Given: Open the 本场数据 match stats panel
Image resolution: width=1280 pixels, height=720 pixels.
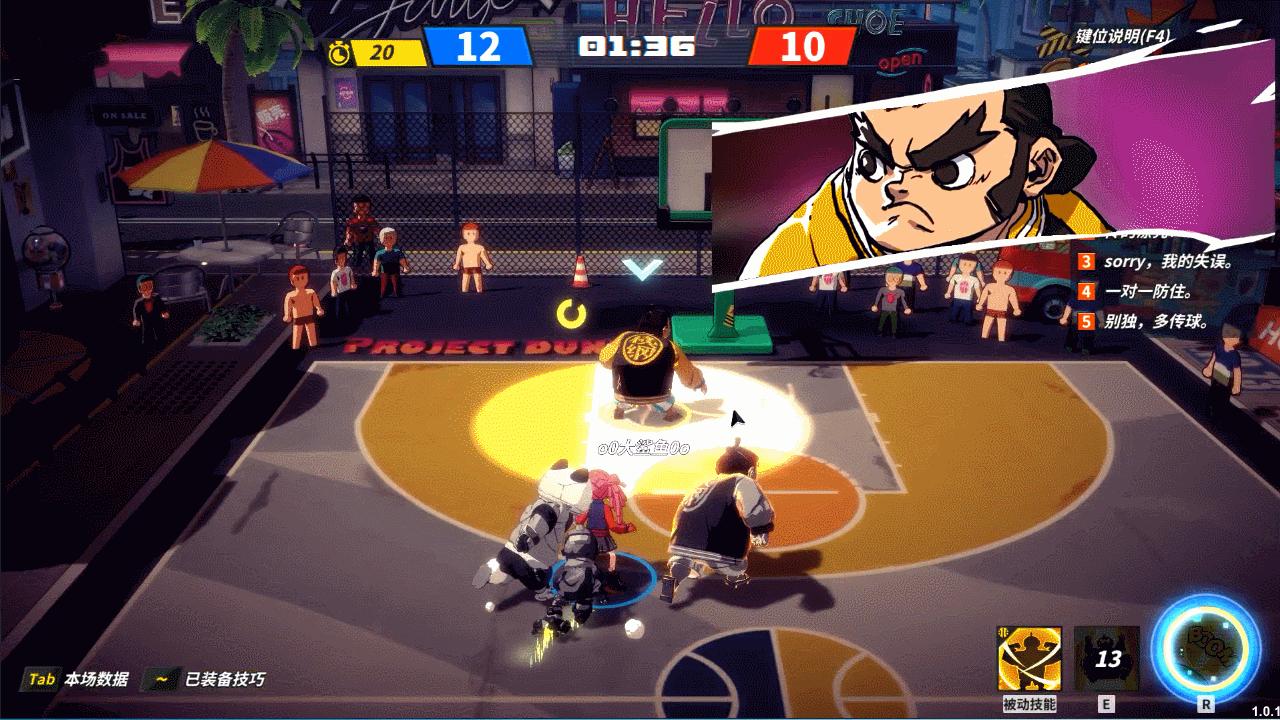Looking at the screenshot, I should point(78,679).
